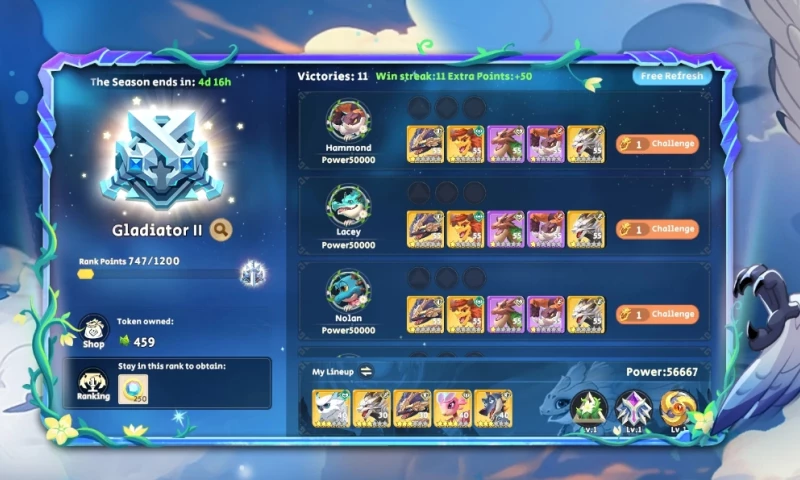View Lacey's player avatar

click(349, 206)
